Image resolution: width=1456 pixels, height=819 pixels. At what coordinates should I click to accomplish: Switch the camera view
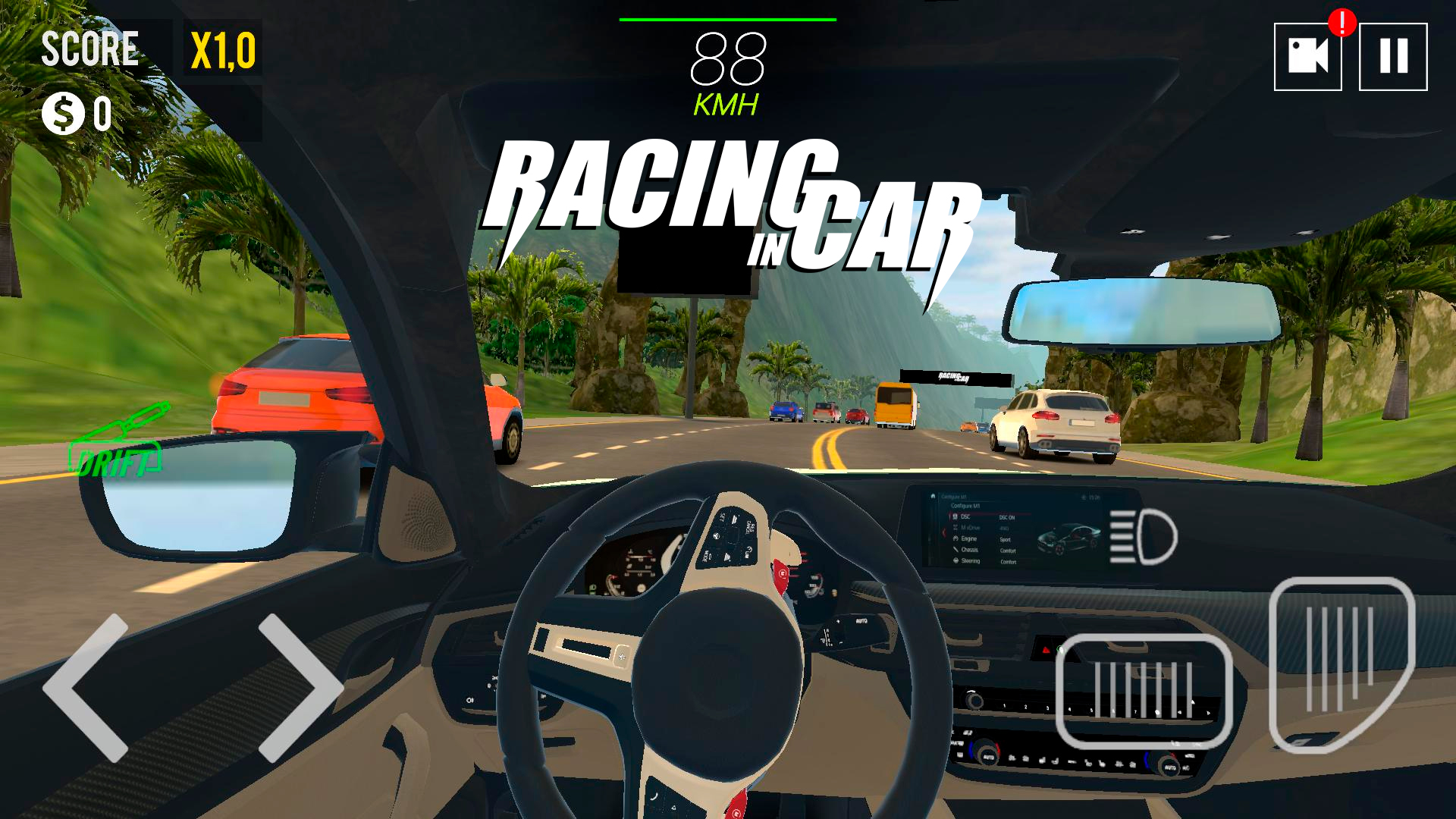(x=1307, y=57)
